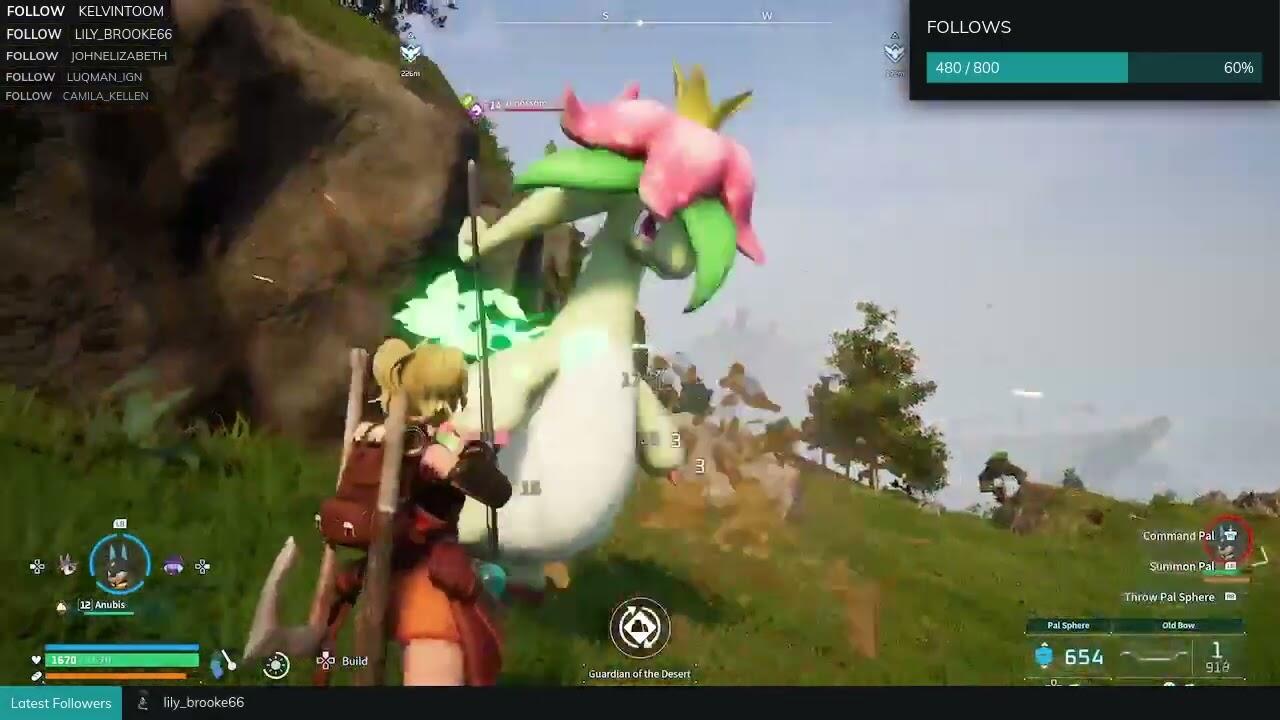
Task: Pick the gray spiky pal icon beside Anubis
Action: coord(67,565)
